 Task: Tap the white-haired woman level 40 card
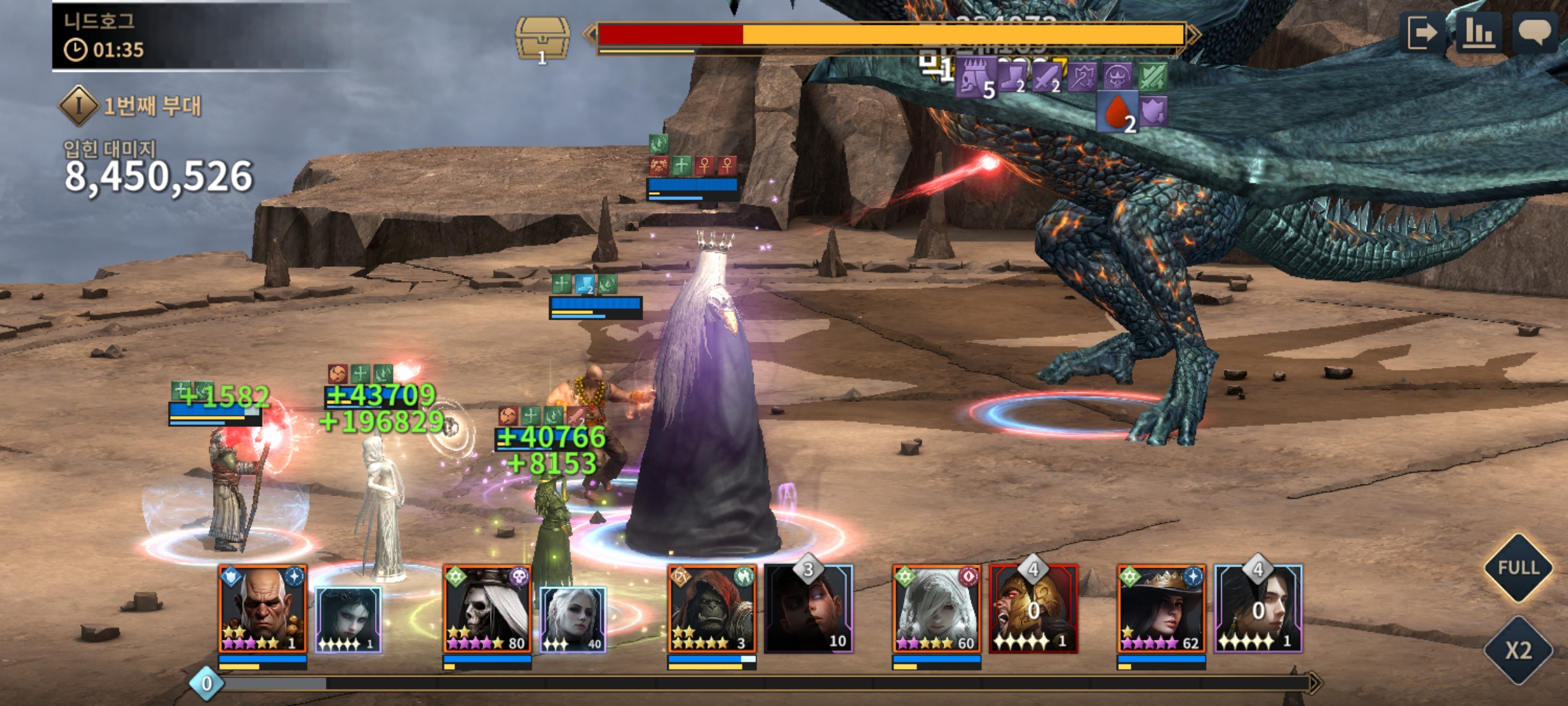tap(573, 619)
